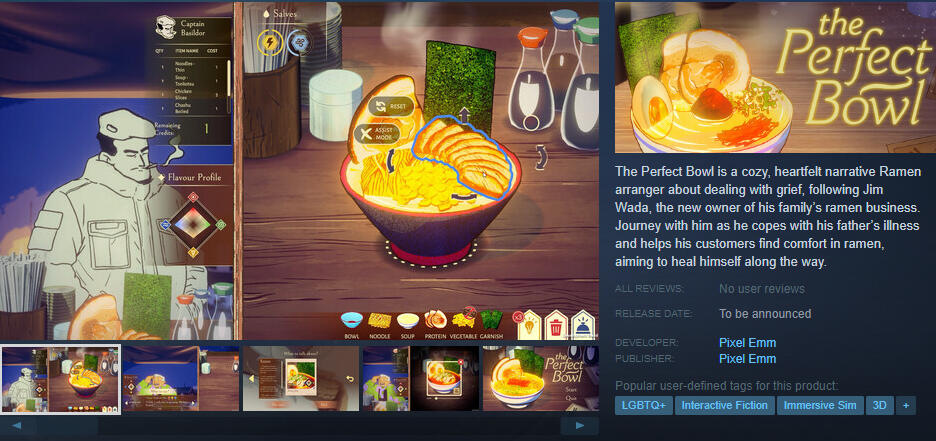936x441 pixels.
Task: Open the Vegetable ingredient category
Action: (x=464, y=322)
